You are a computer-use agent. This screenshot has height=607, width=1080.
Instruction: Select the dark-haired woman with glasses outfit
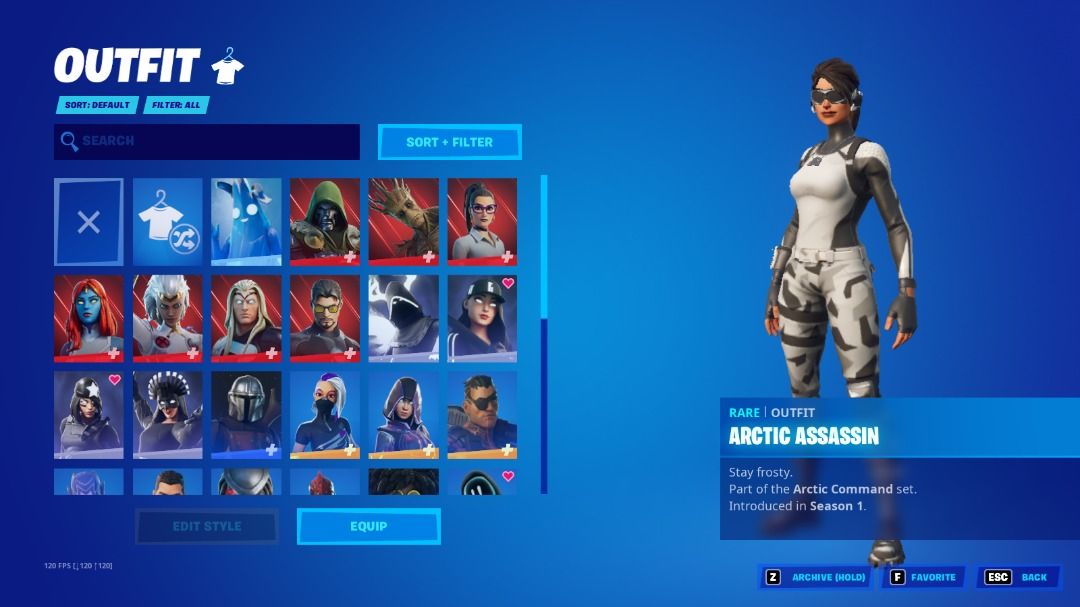point(482,222)
